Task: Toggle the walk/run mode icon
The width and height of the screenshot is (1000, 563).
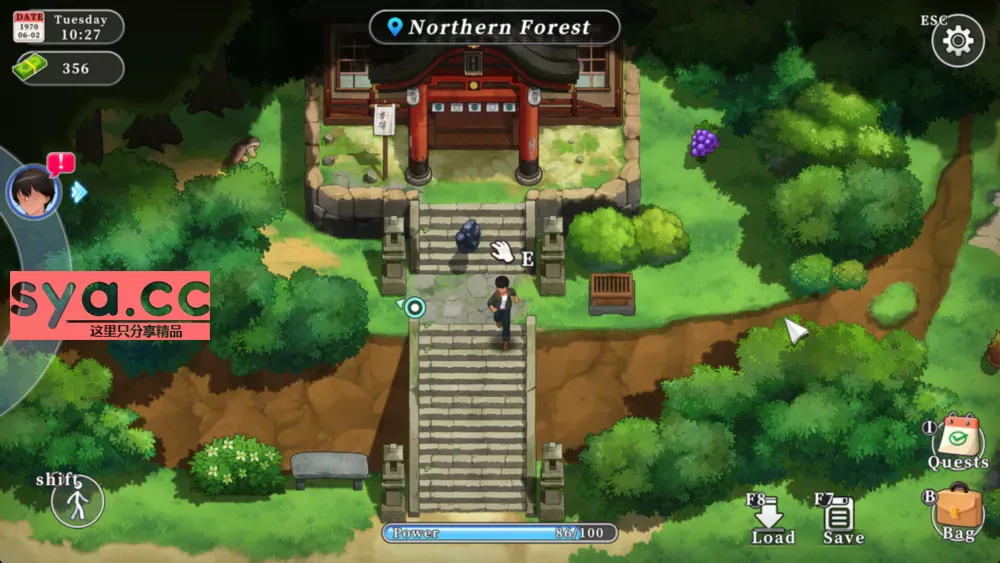Action: (78, 500)
